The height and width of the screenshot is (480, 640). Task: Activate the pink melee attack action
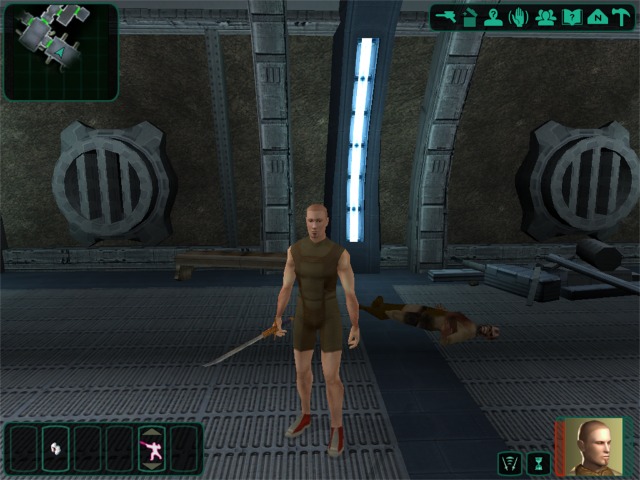pos(152,451)
